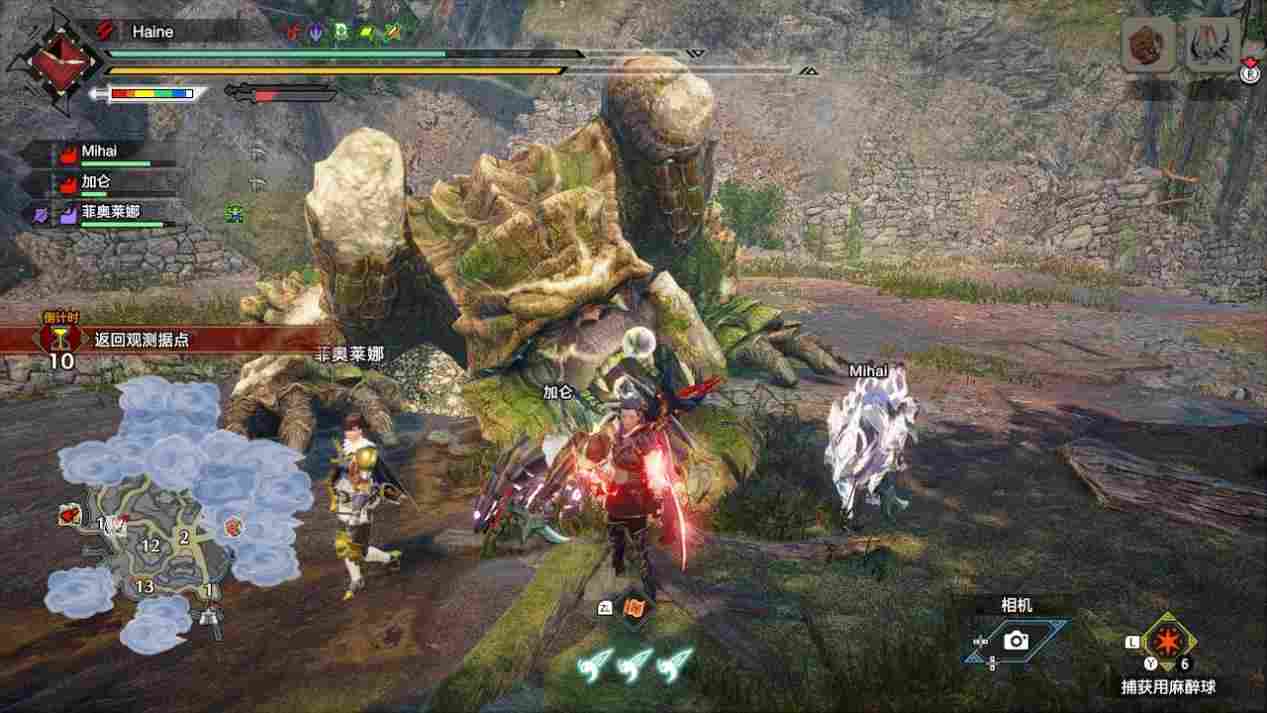This screenshot has height=713, width=1267.
Task: Click the area 13 label on the minimap
Action: [145, 586]
